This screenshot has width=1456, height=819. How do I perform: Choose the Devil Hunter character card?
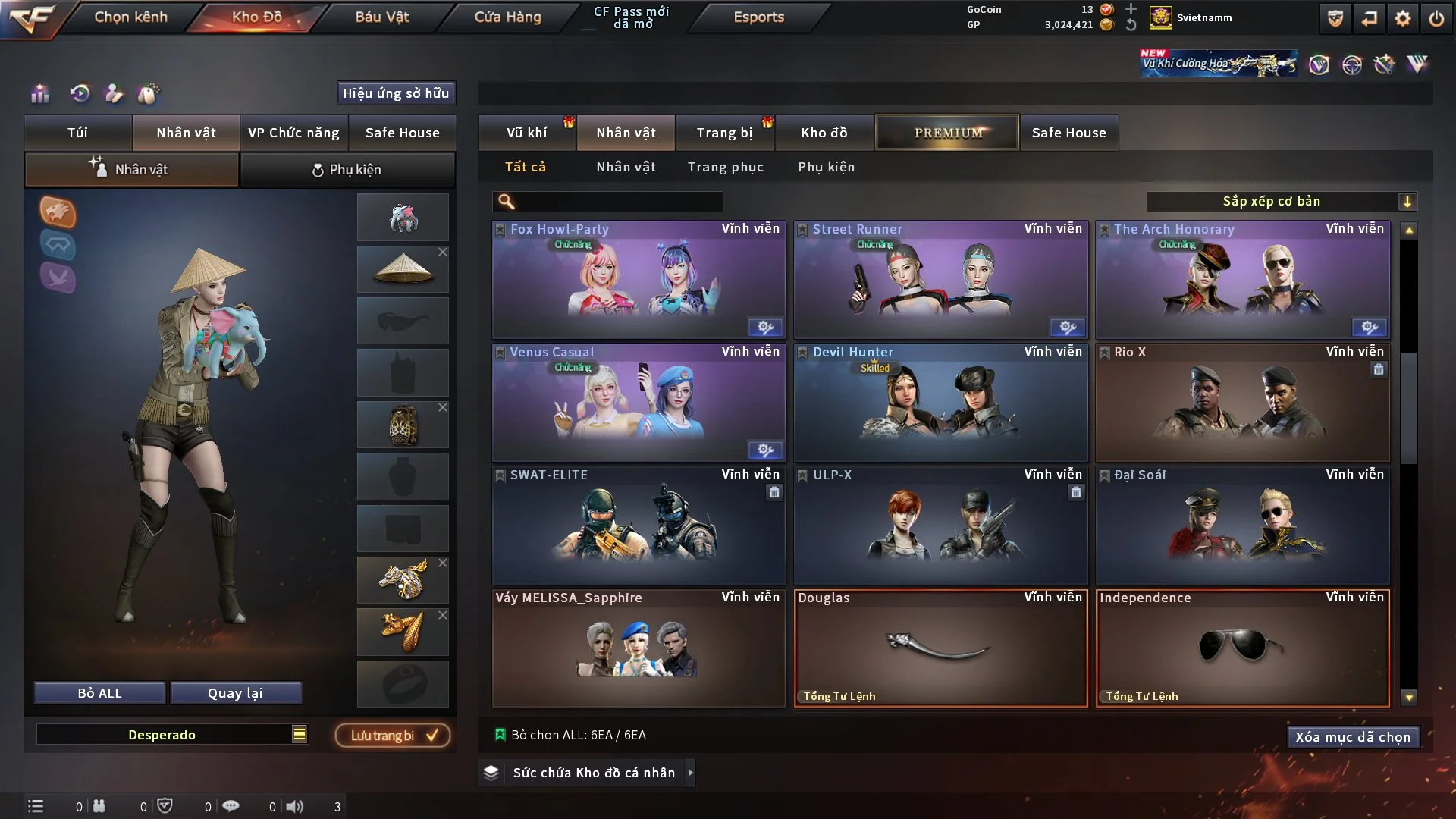tap(940, 403)
